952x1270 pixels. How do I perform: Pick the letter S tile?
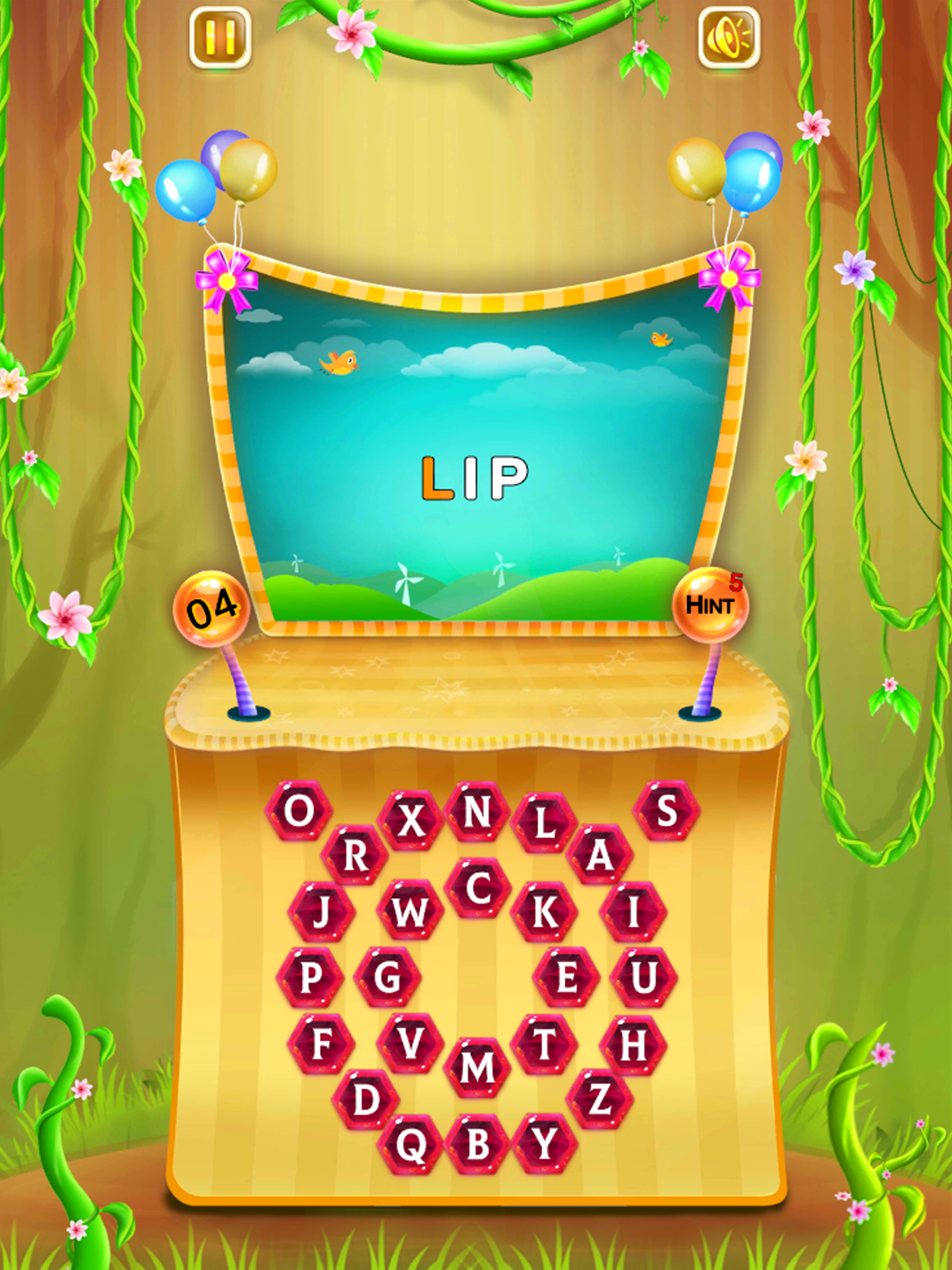click(x=666, y=811)
